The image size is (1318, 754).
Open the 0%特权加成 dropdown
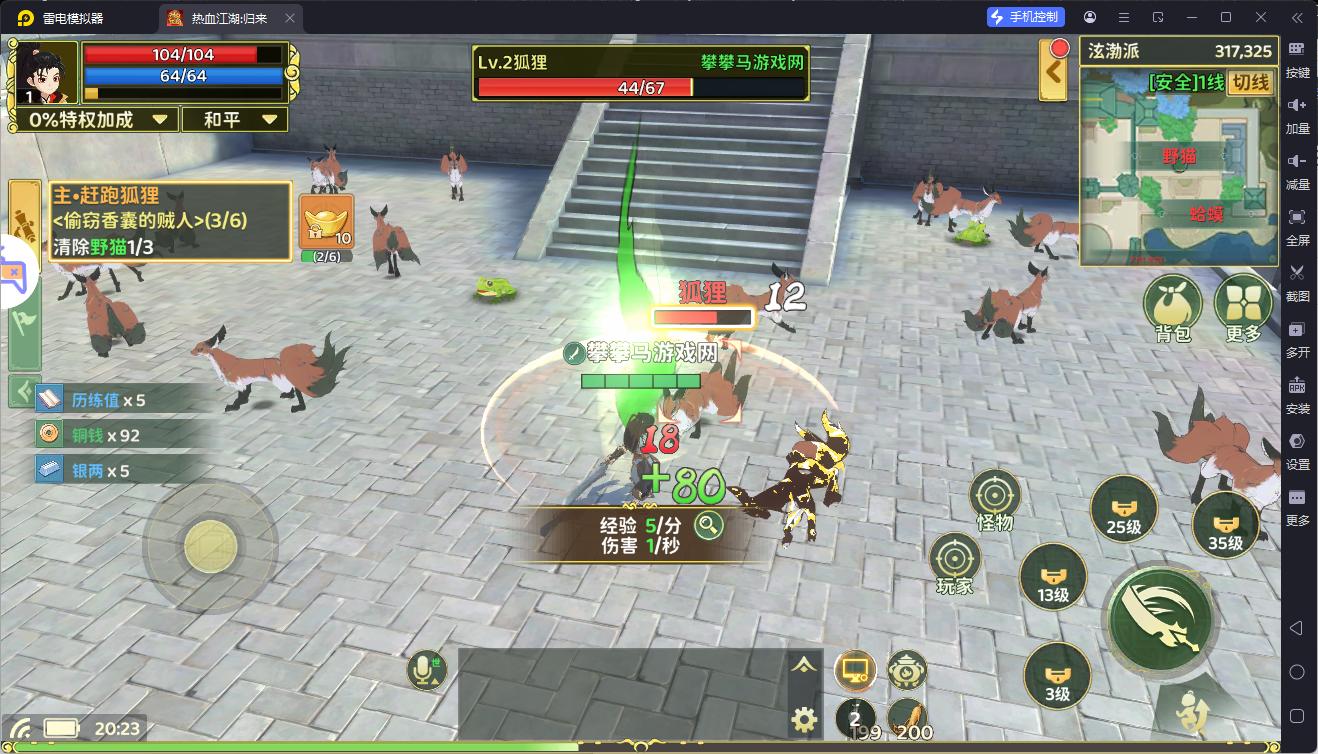[97, 119]
